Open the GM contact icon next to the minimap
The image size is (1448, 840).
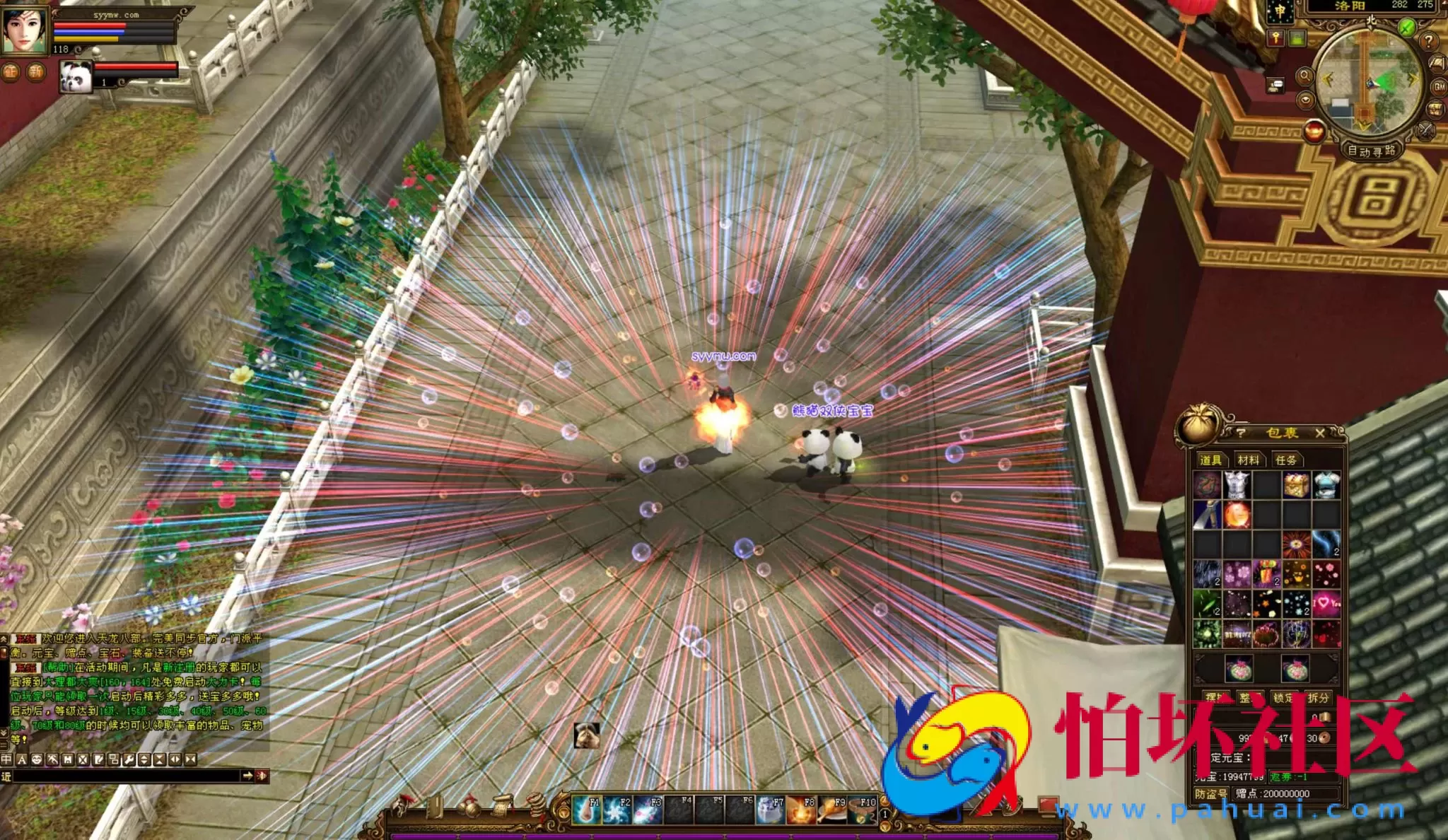tap(1438, 87)
